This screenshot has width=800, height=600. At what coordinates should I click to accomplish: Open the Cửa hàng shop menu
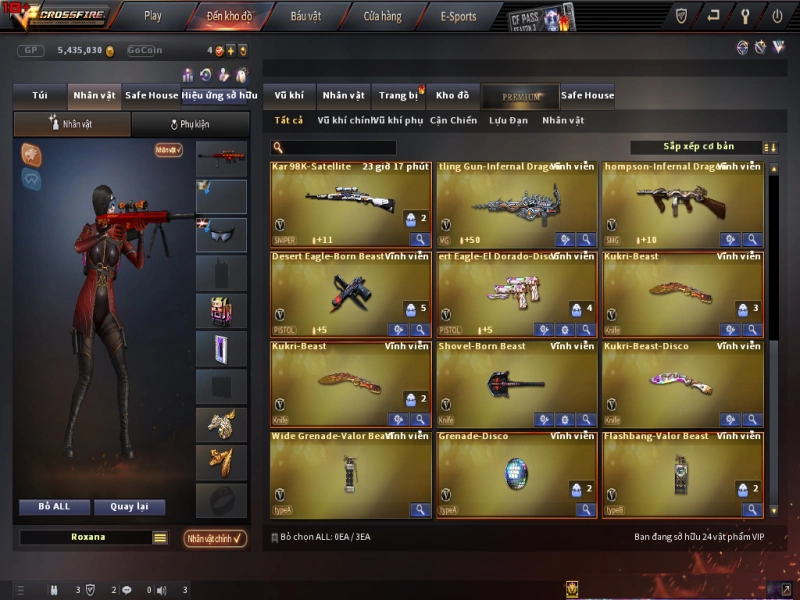[x=382, y=16]
